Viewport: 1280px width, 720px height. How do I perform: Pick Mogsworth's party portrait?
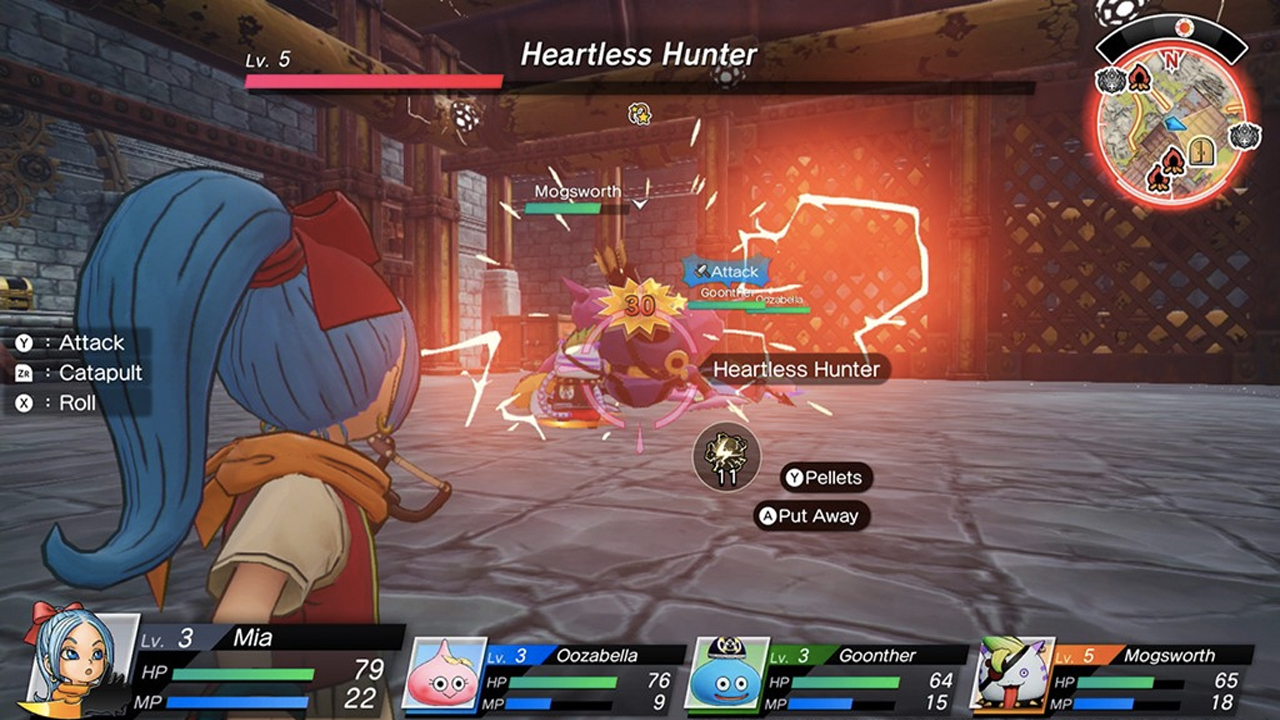click(x=1013, y=673)
